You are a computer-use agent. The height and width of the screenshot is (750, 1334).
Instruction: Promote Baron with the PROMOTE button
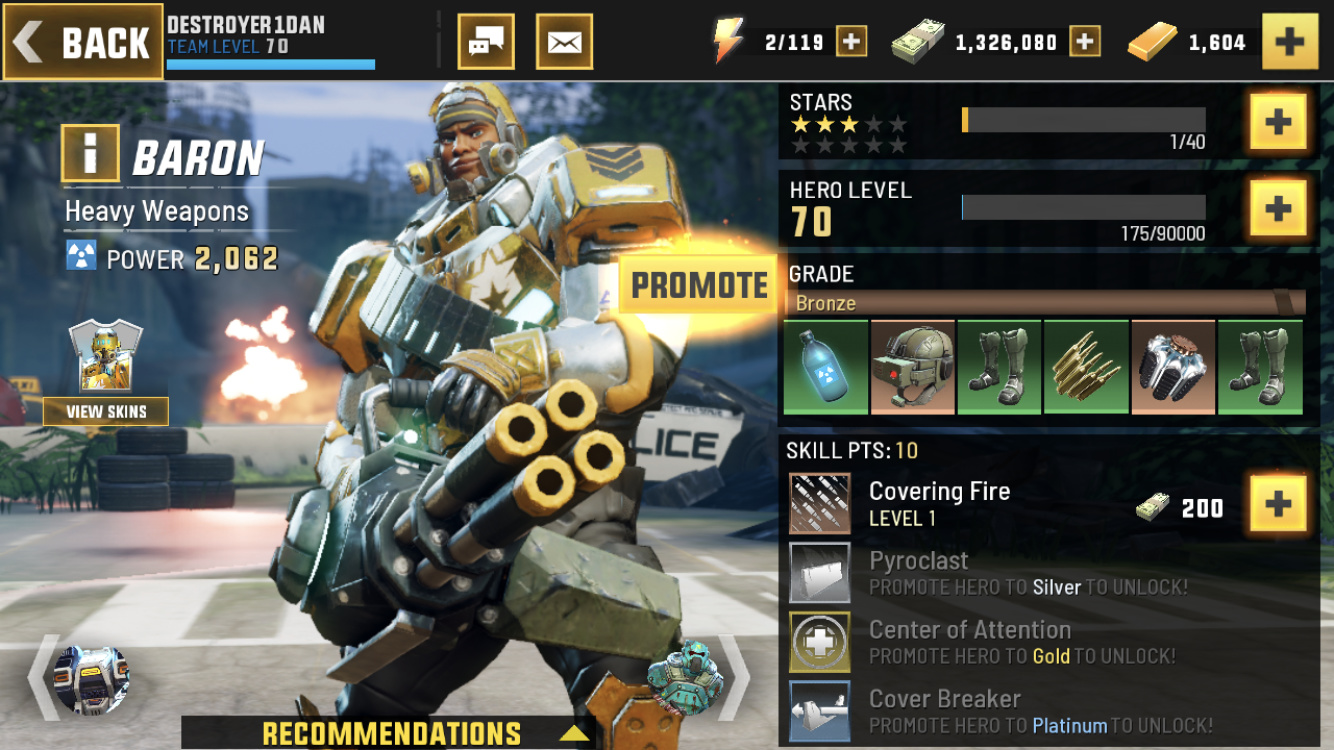point(699,285)
